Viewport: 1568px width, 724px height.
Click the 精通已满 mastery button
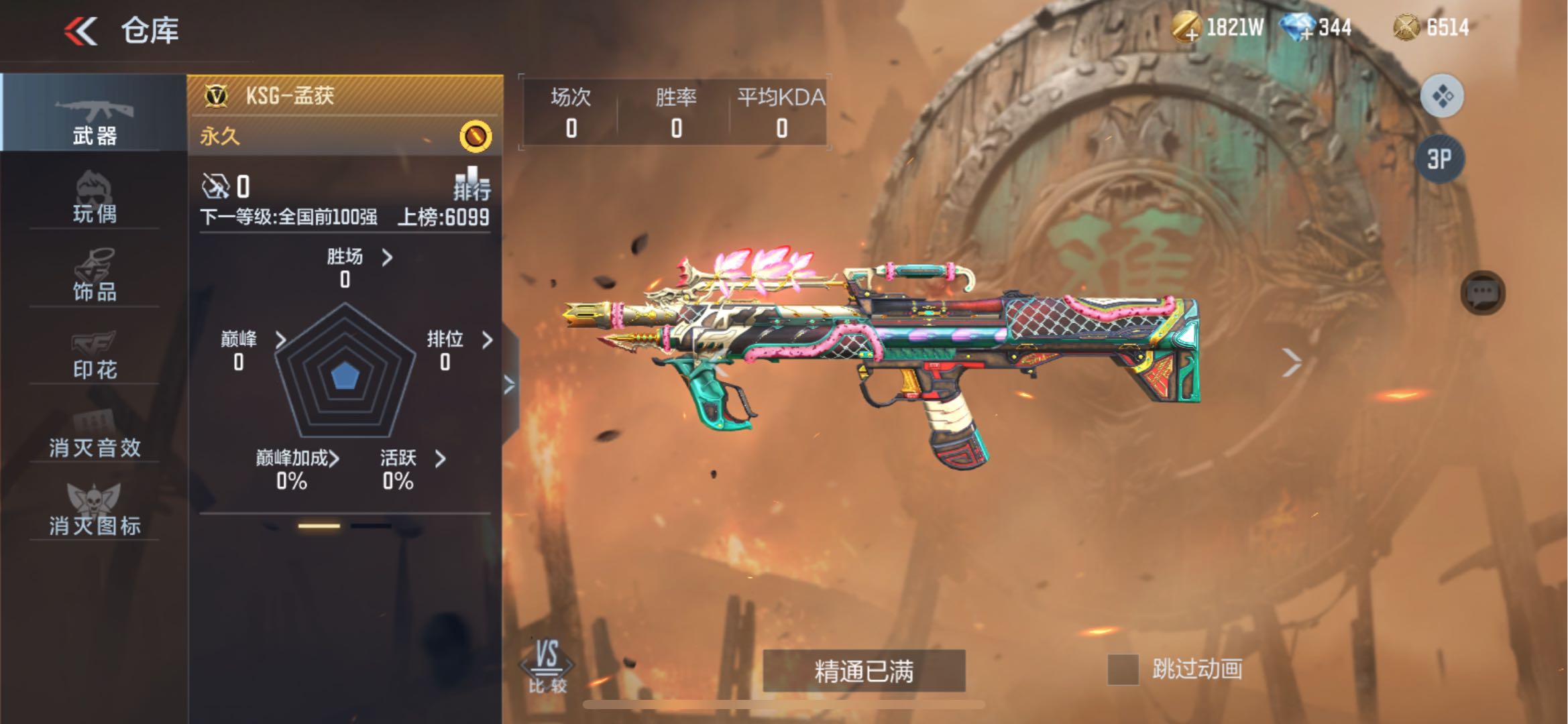(x=864, y=670)
